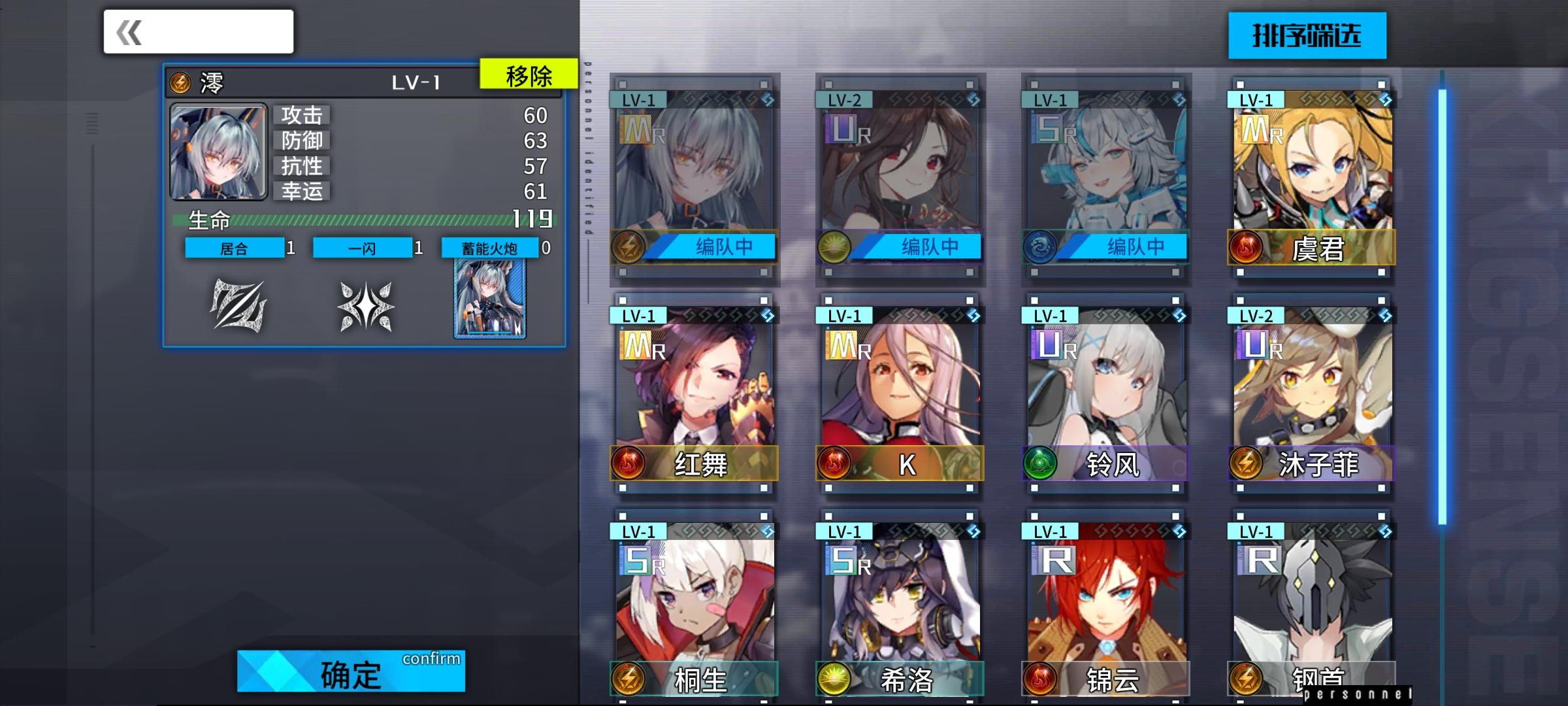The height and width of the screenshot is (706, 1568).
Task: Confirm selection with 确定 button
Action: pos(351,671)
